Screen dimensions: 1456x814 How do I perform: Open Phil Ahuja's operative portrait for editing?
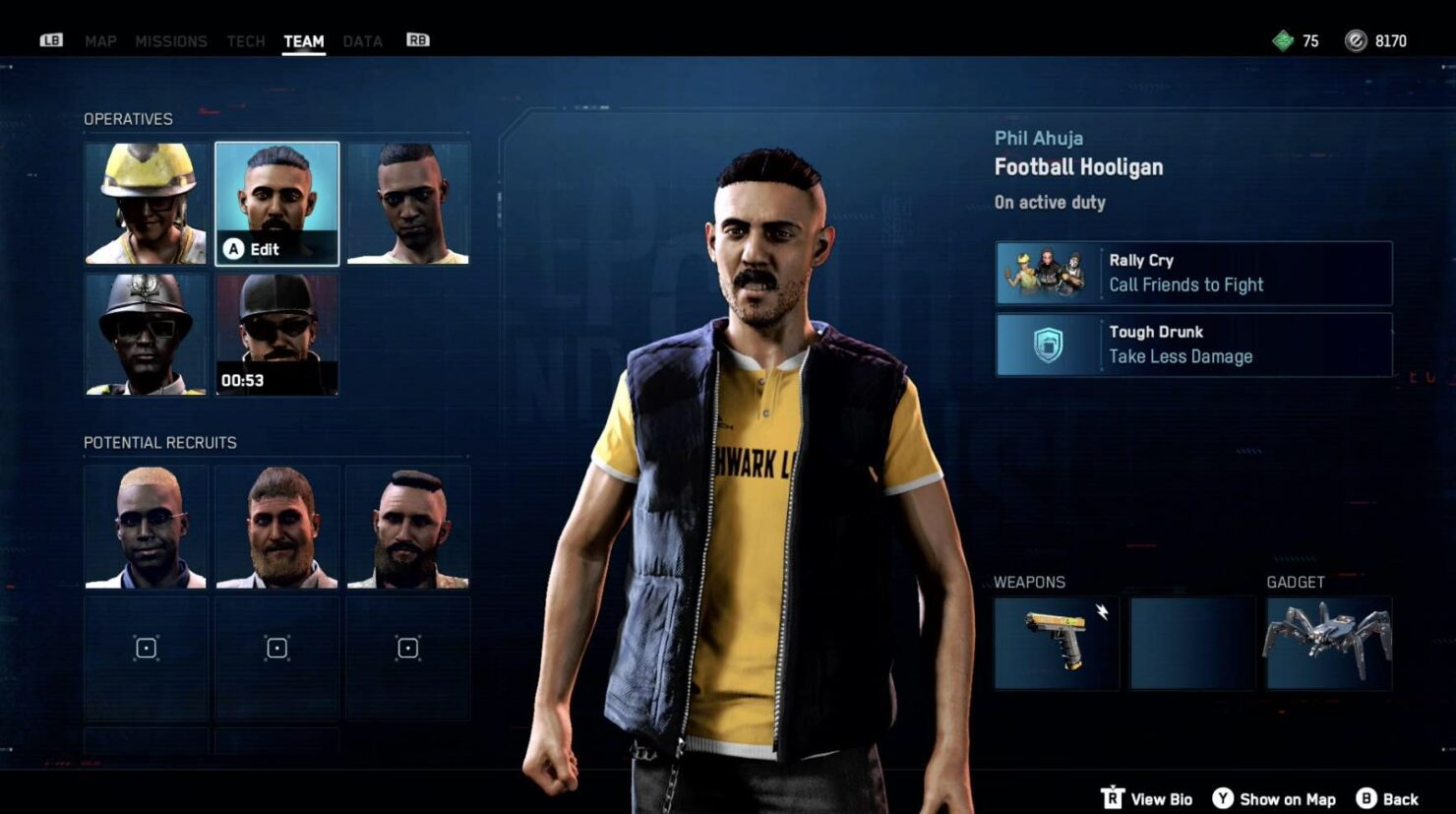[x=276, y=202]
